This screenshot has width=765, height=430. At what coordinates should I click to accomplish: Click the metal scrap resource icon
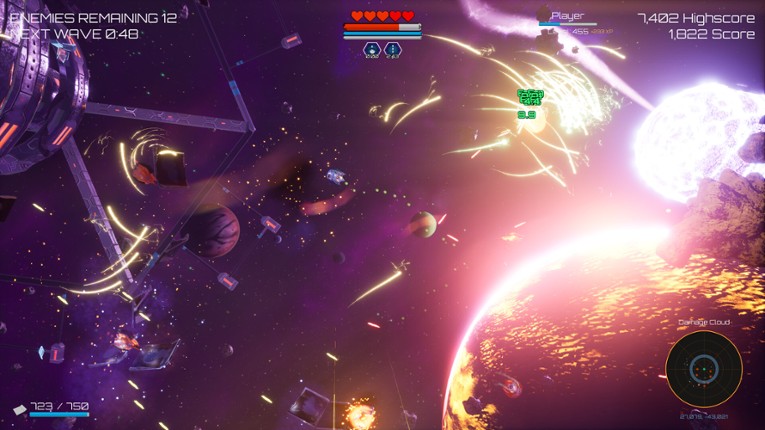coord(19,408)
